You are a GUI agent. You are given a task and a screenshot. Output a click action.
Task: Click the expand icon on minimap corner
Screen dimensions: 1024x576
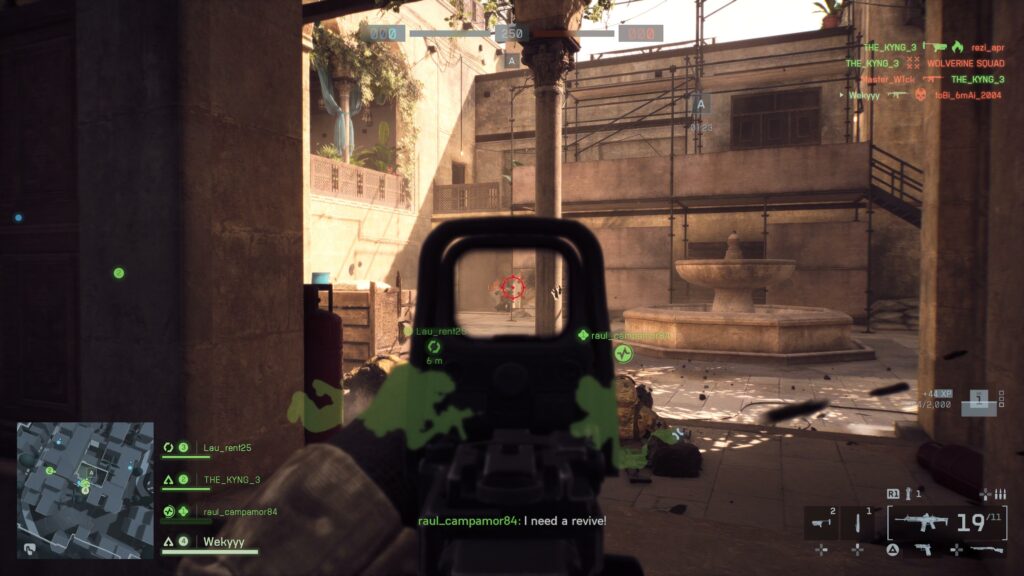[x=29, y=548]
